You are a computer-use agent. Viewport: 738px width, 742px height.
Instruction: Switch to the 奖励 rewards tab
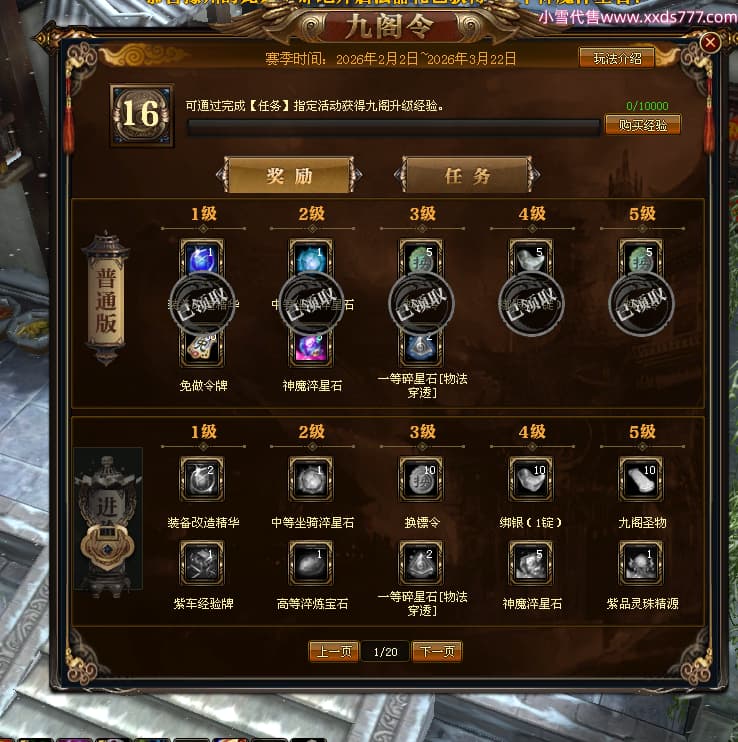click(289, 176)
